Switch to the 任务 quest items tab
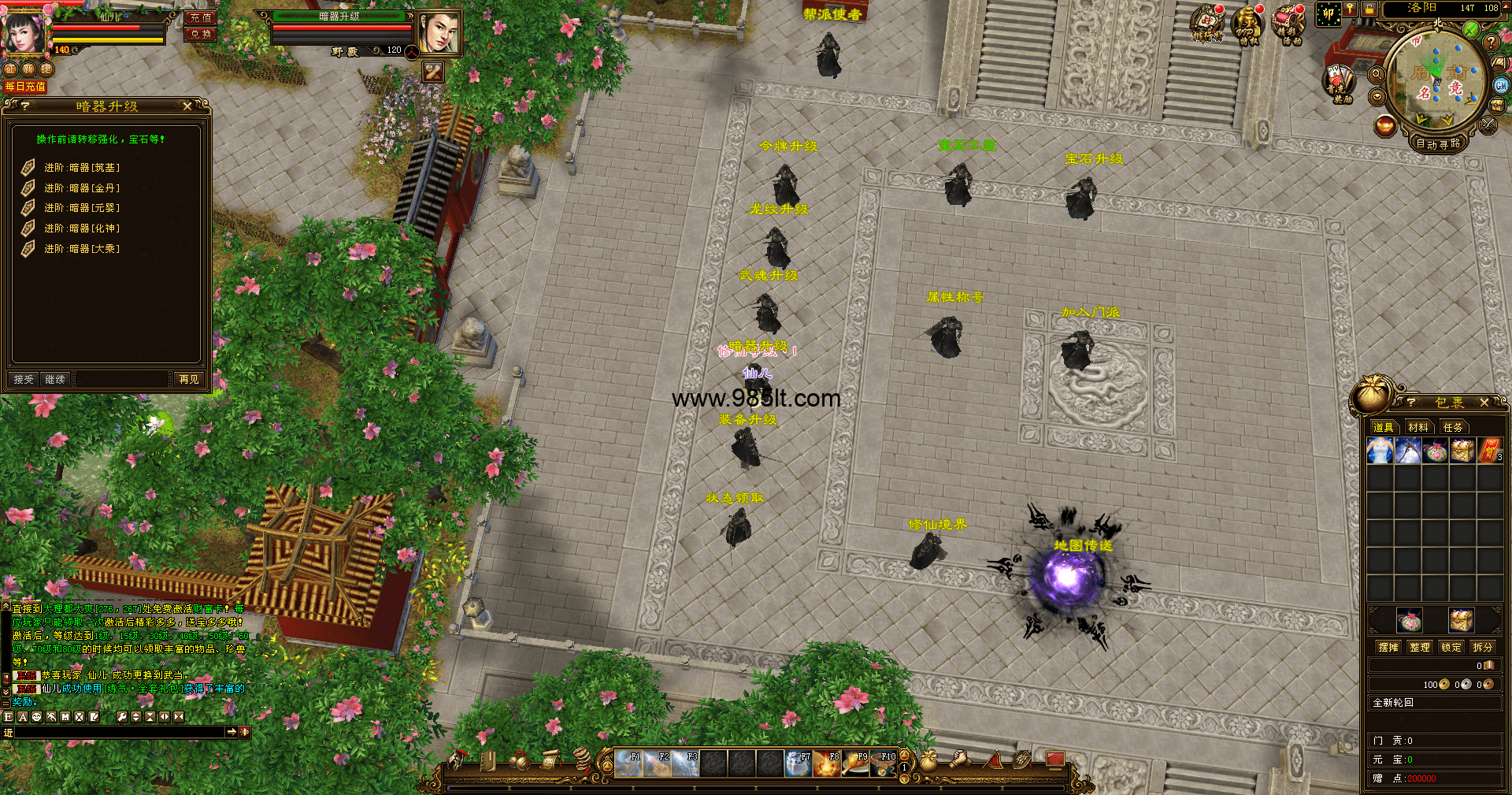The height and width of the screenshot is (795, 1512). (x=1452, y=428)
